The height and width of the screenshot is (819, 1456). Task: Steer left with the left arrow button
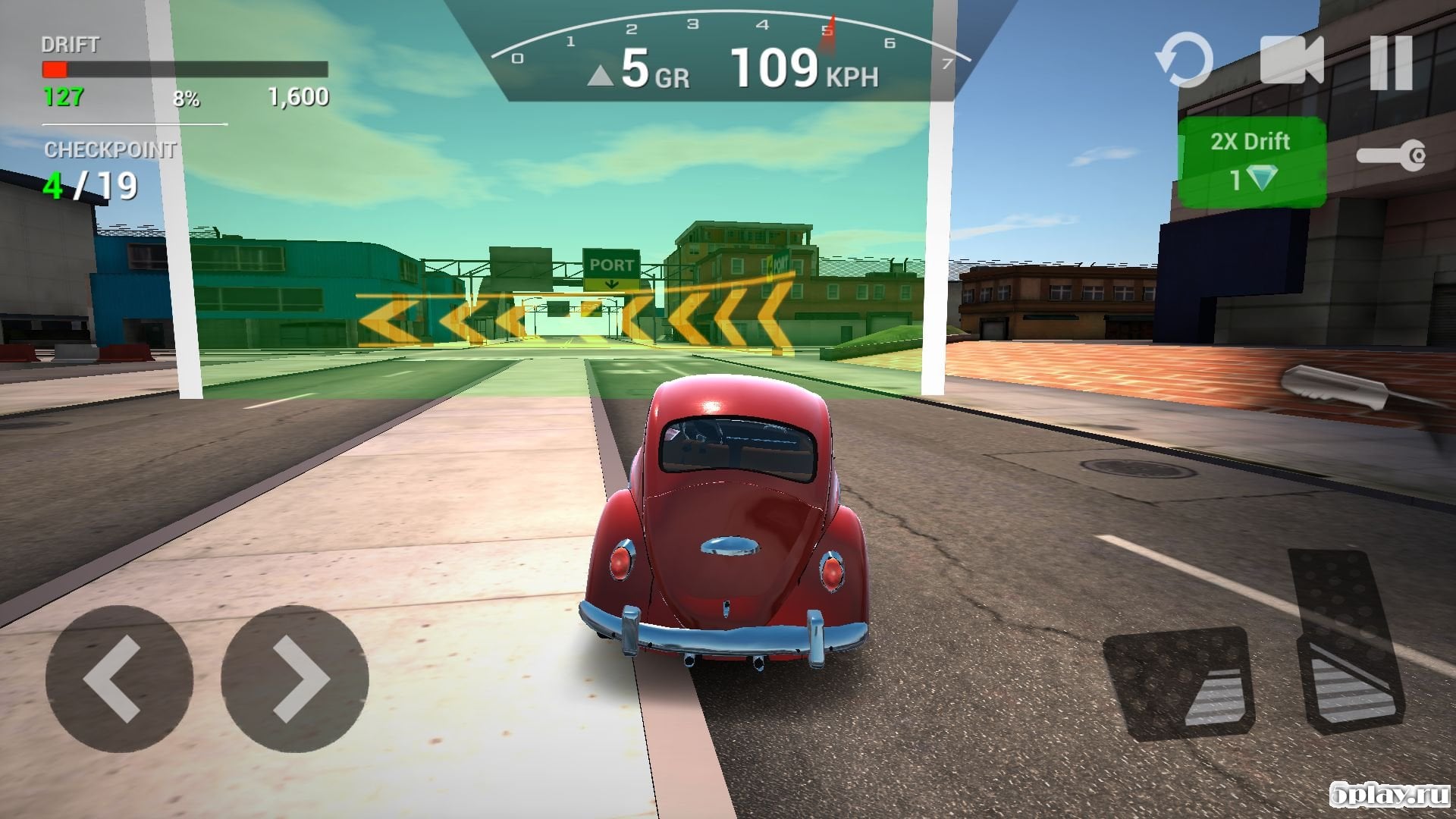click(x=119, y=678)
